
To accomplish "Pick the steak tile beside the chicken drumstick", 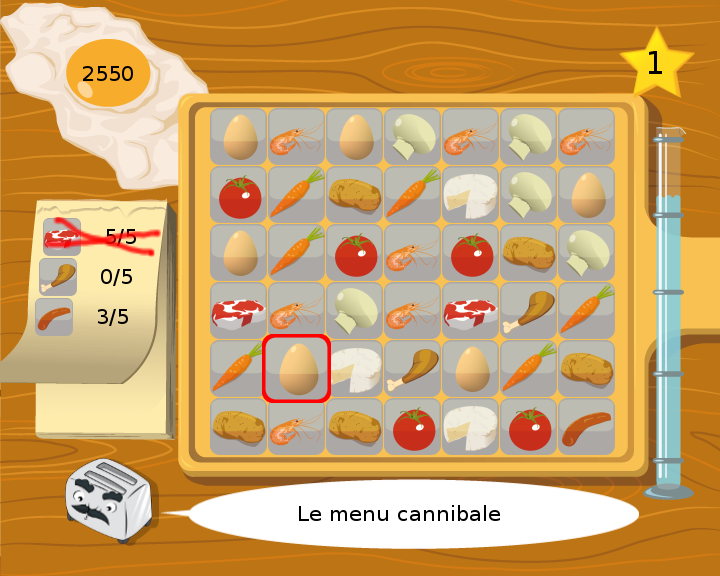I will pos(471,312).
